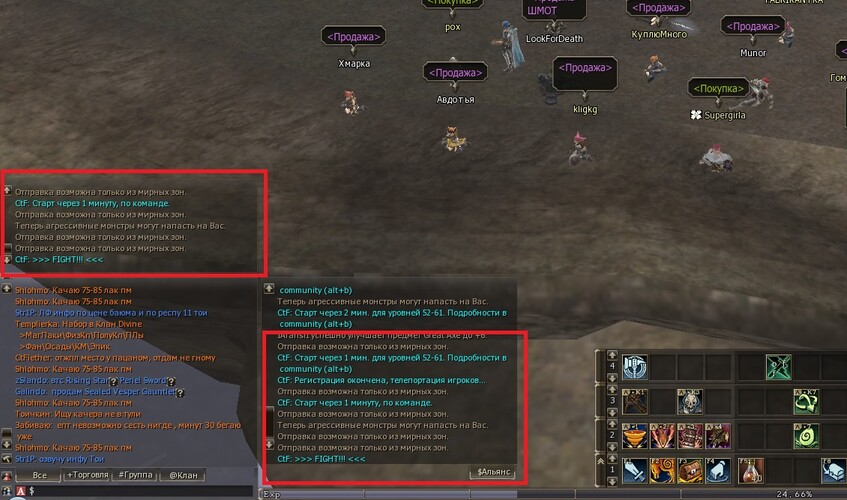Use the green arrows skill on bar 3
Viewport: 847px width, 500px height.
pos(806,402)
